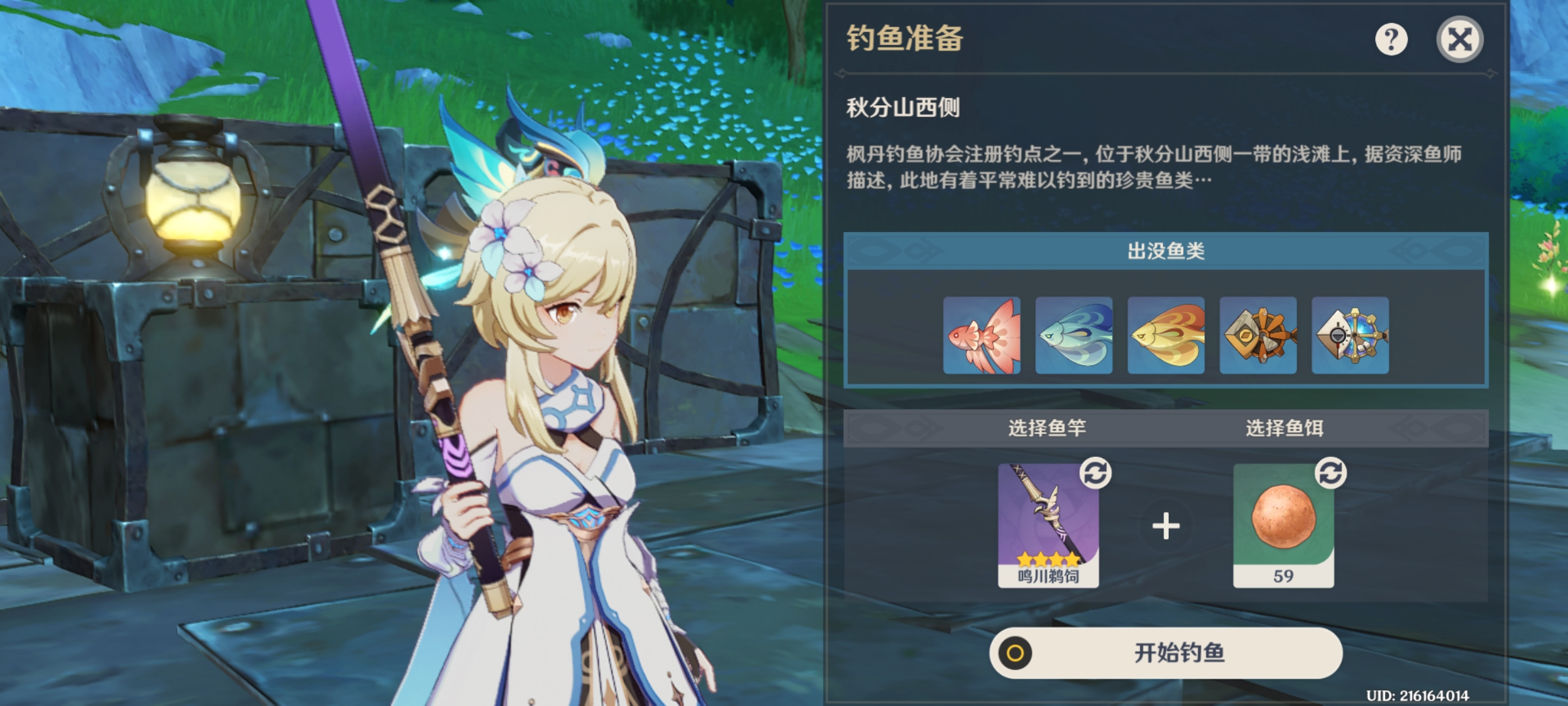The width and height of the screenshot is (1568, 706).
Task: Select the bronze mechanical fish icon
Action: tap(1258, 335)
